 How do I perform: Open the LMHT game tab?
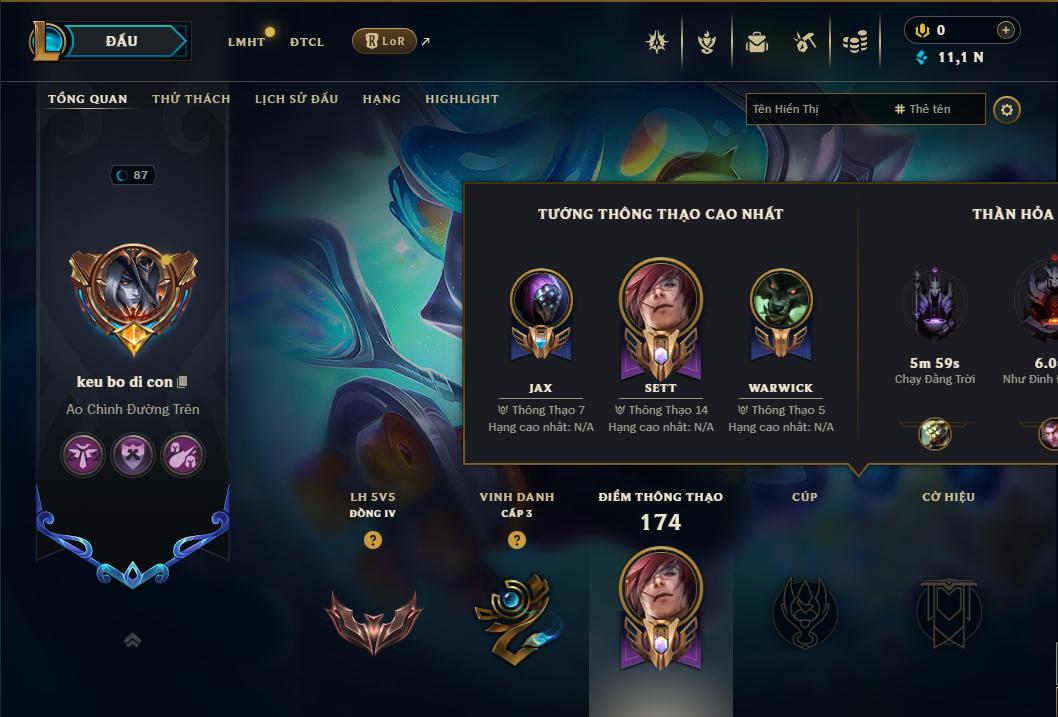click(x=246, y=42)
